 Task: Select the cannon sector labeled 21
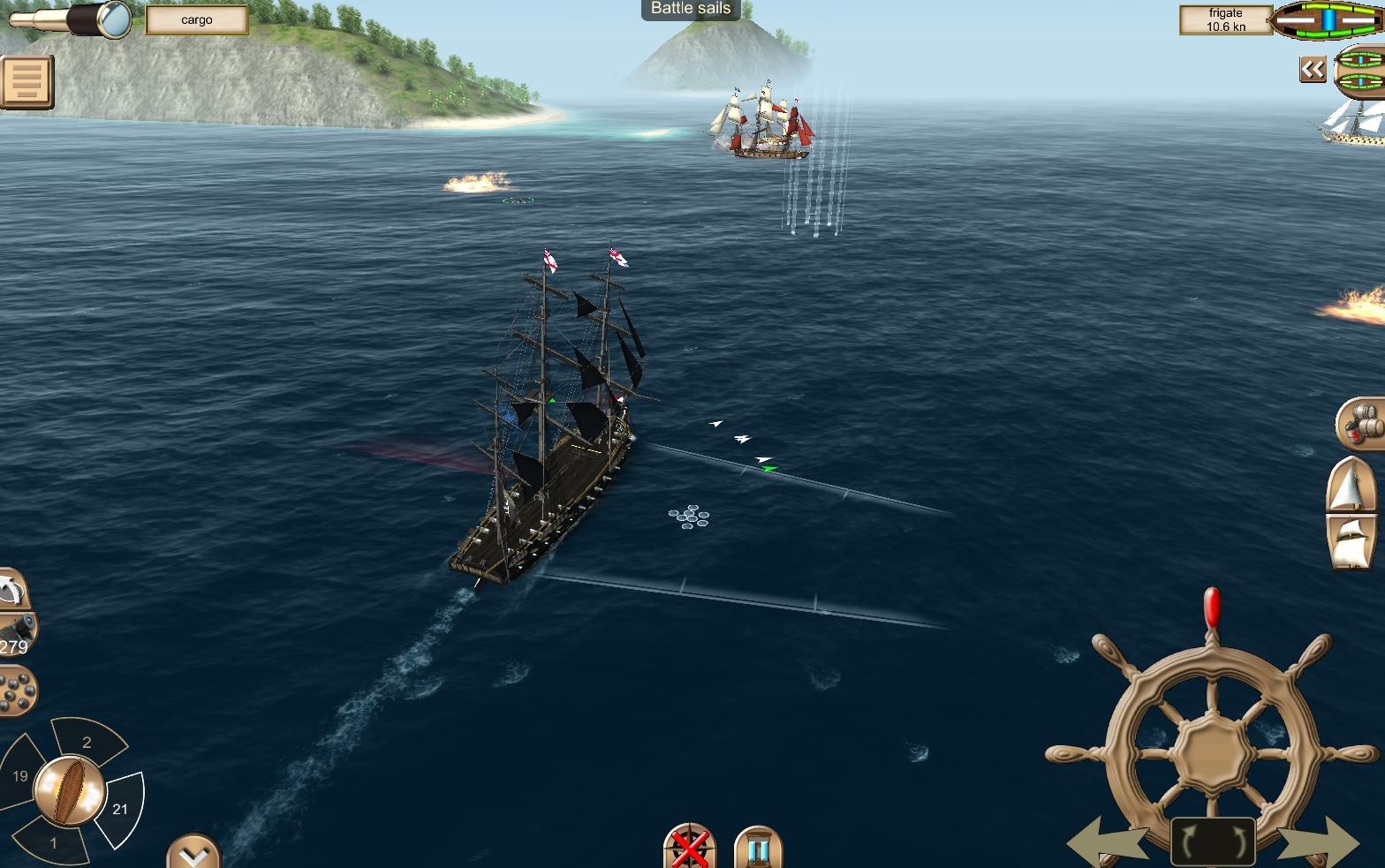click(x=120, y=807)
